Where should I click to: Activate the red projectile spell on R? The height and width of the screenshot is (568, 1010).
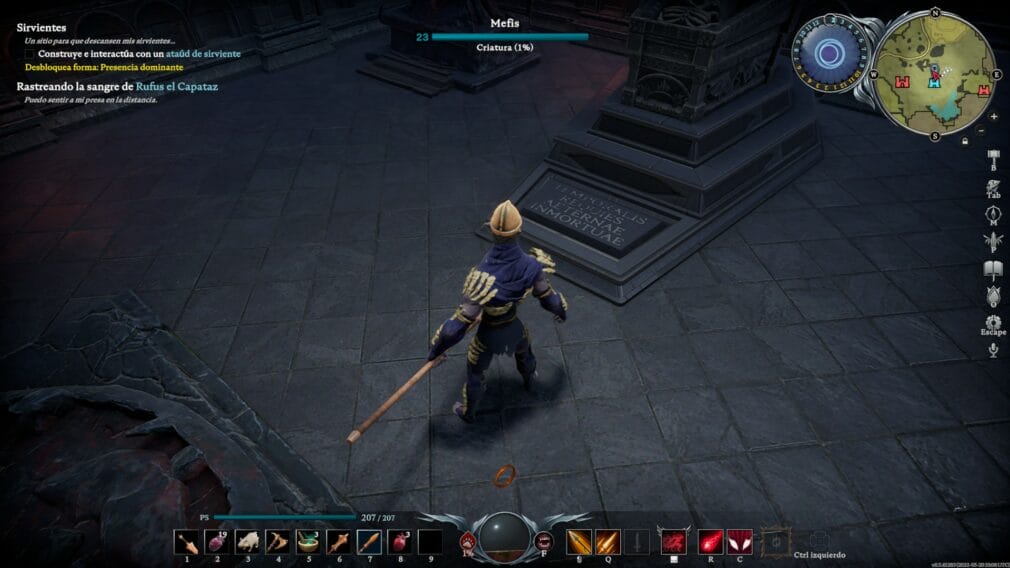tap(710, 541)
